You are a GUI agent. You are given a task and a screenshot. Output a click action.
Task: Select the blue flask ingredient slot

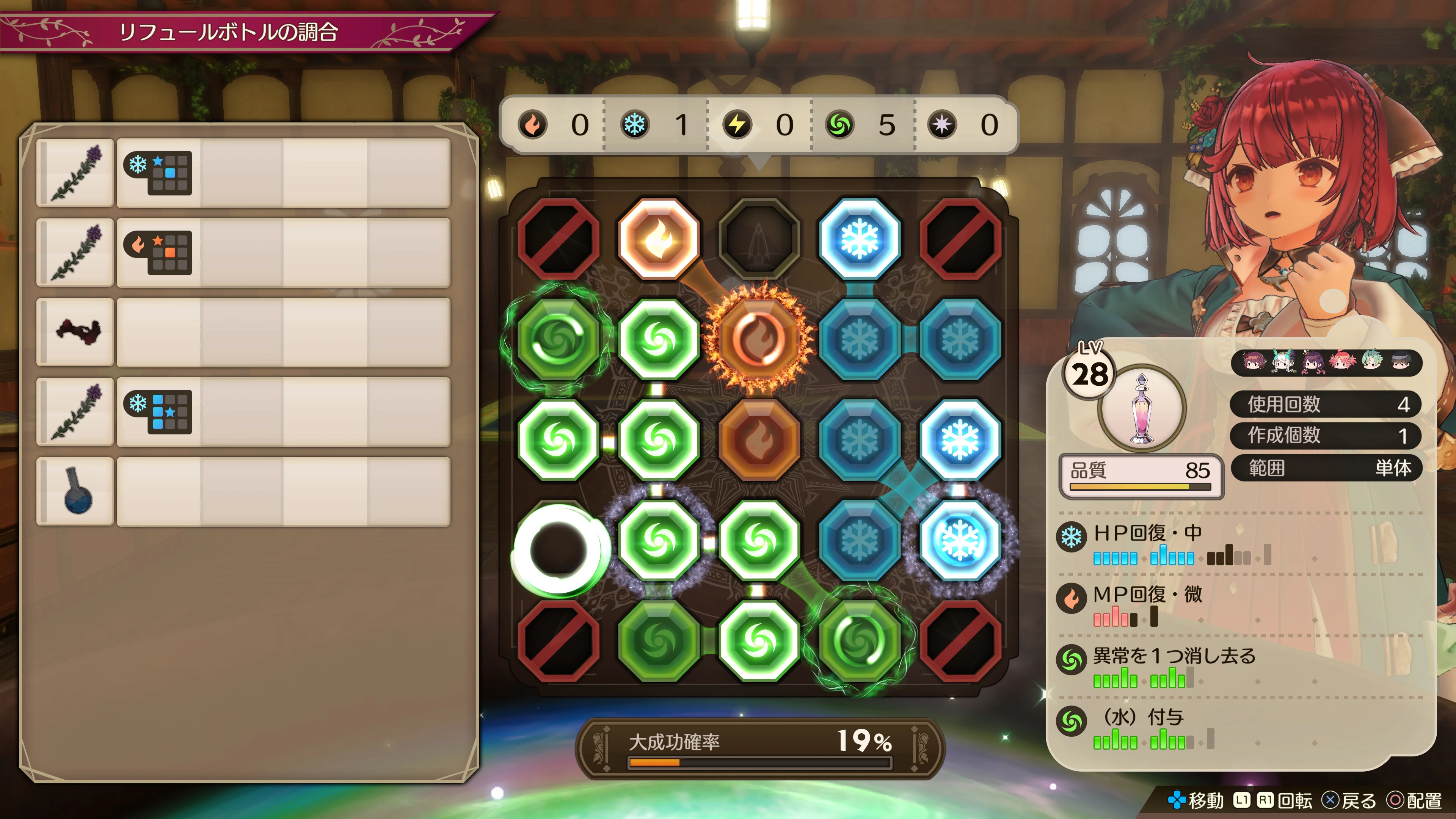click(x=75, y=491)
